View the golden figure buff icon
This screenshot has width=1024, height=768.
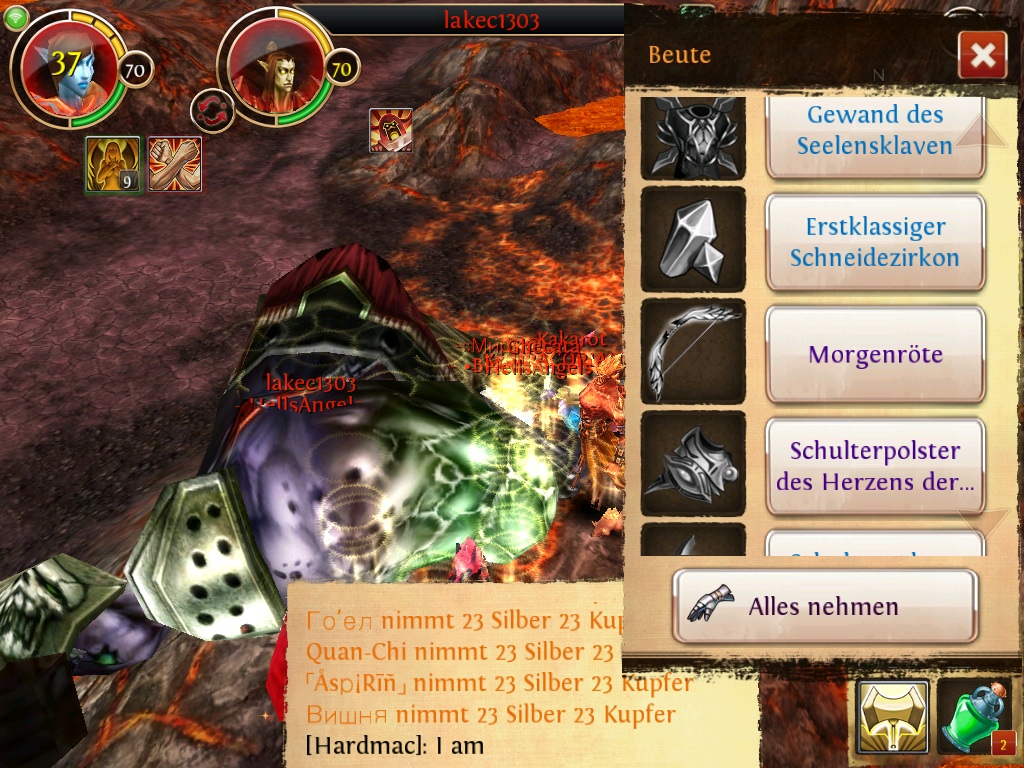click(x=112, y=164)
